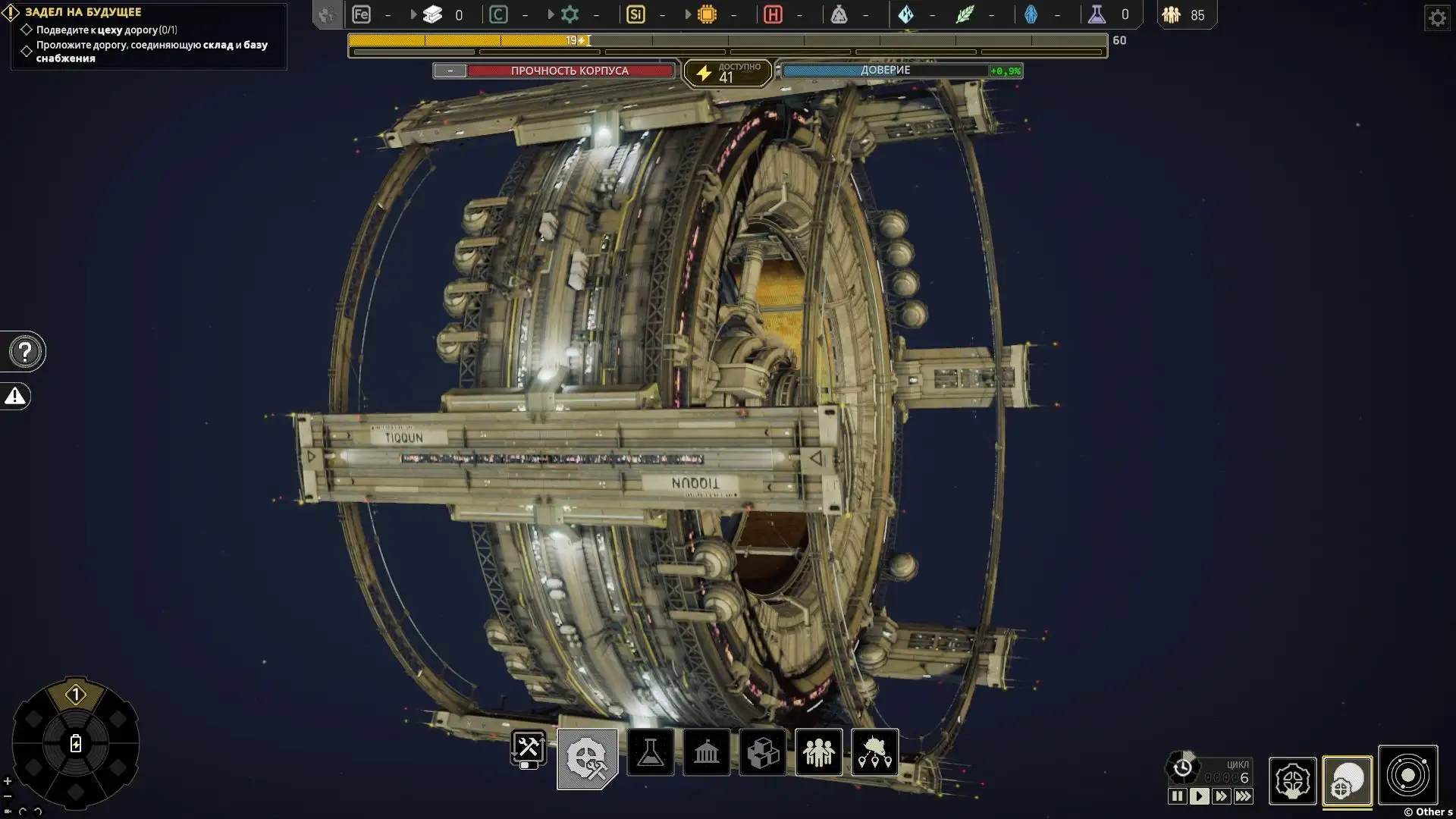The height and width of the screenshot is (819, 1456).
Task: Zoom in with the plus button
Action: 8,781
